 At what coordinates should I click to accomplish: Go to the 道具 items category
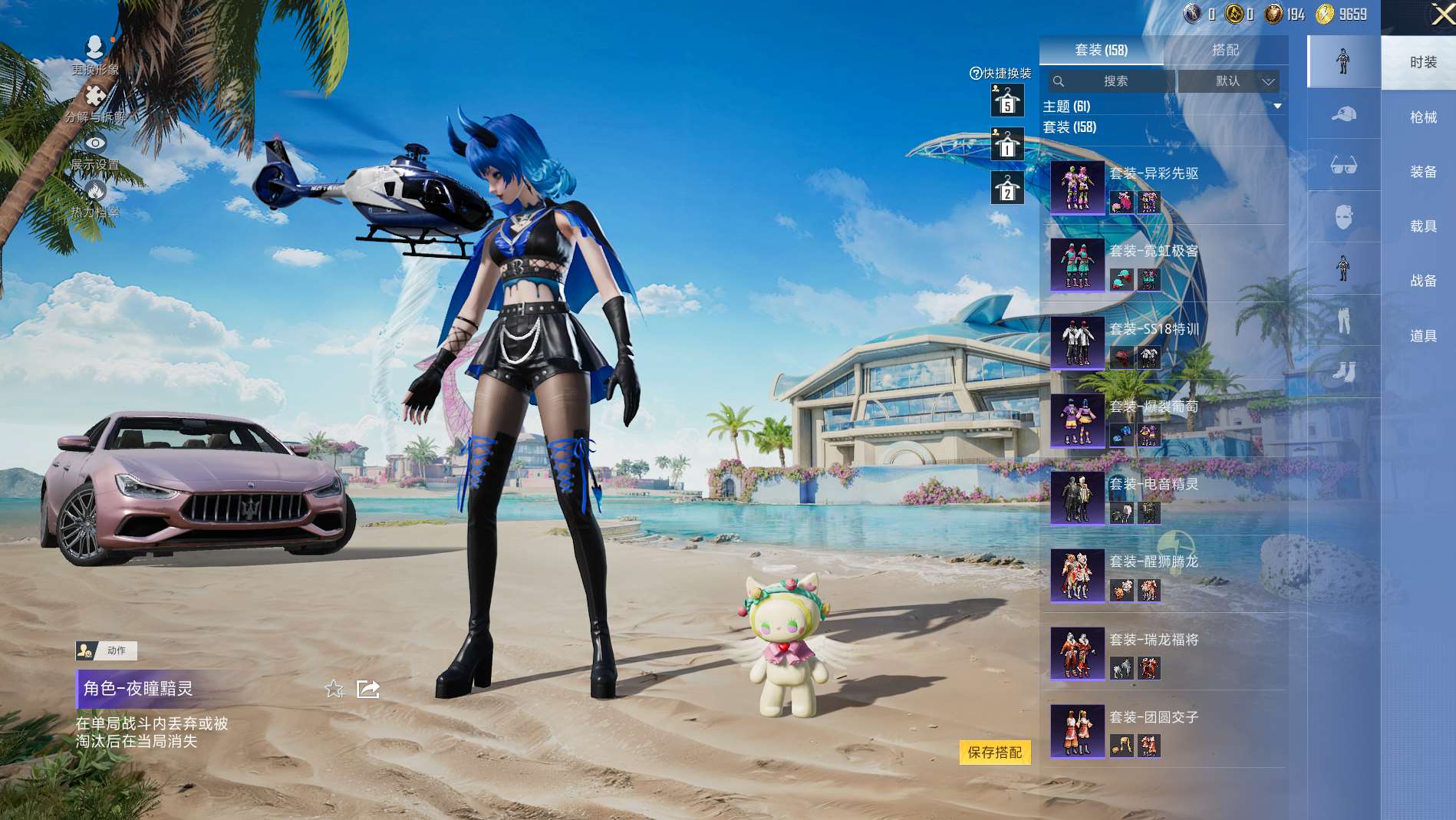tap(1423, 336)
